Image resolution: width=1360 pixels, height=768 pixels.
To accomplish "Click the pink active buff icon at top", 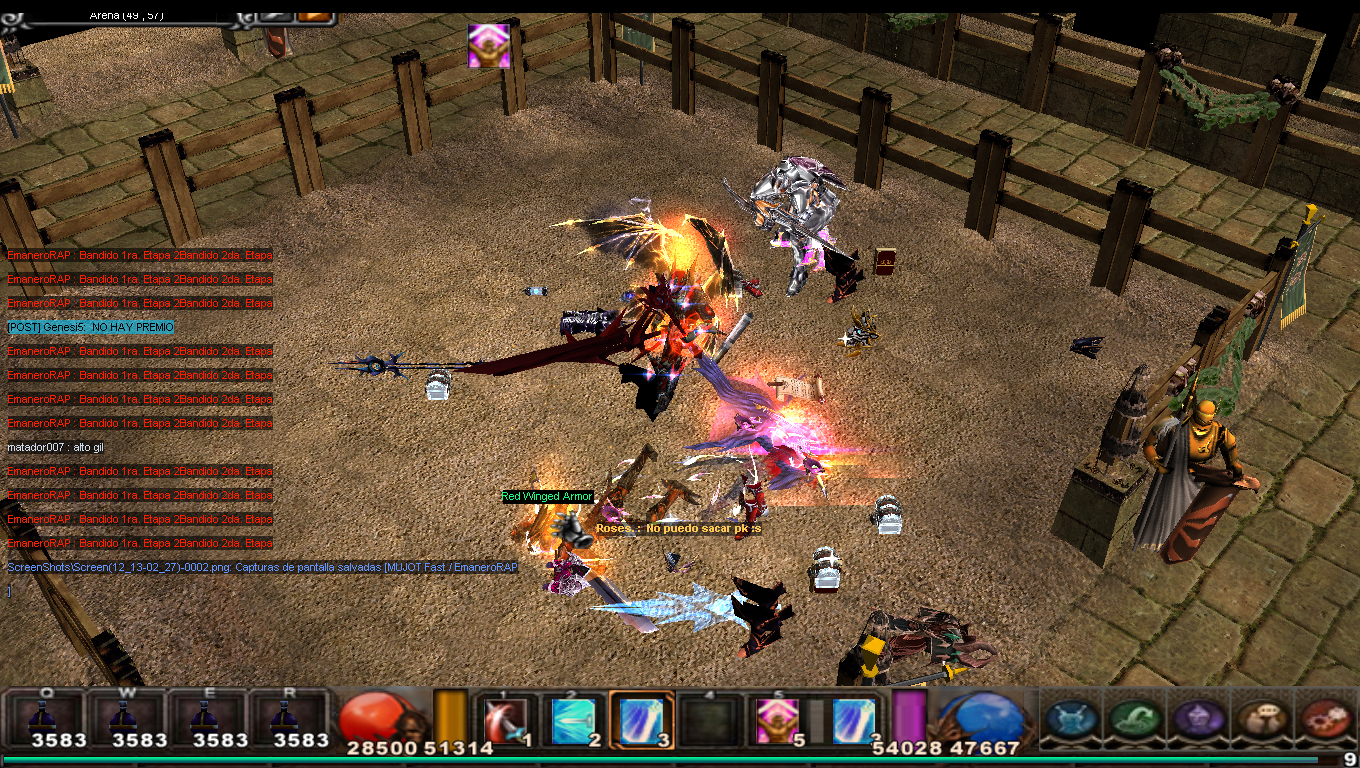I will 489,46.
